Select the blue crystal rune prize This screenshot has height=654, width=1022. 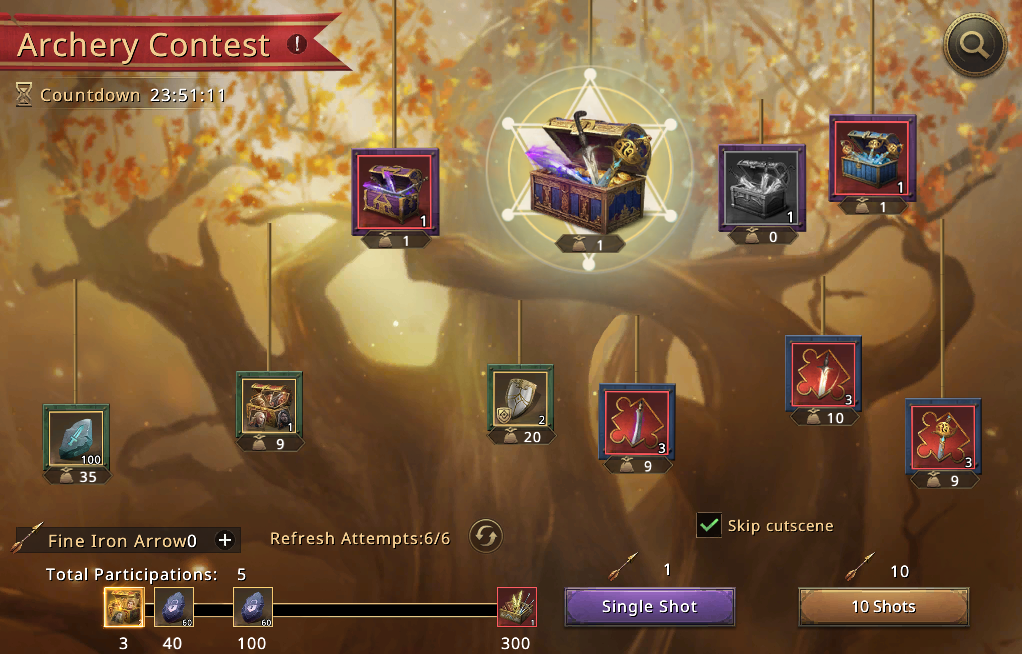(76, 437)
